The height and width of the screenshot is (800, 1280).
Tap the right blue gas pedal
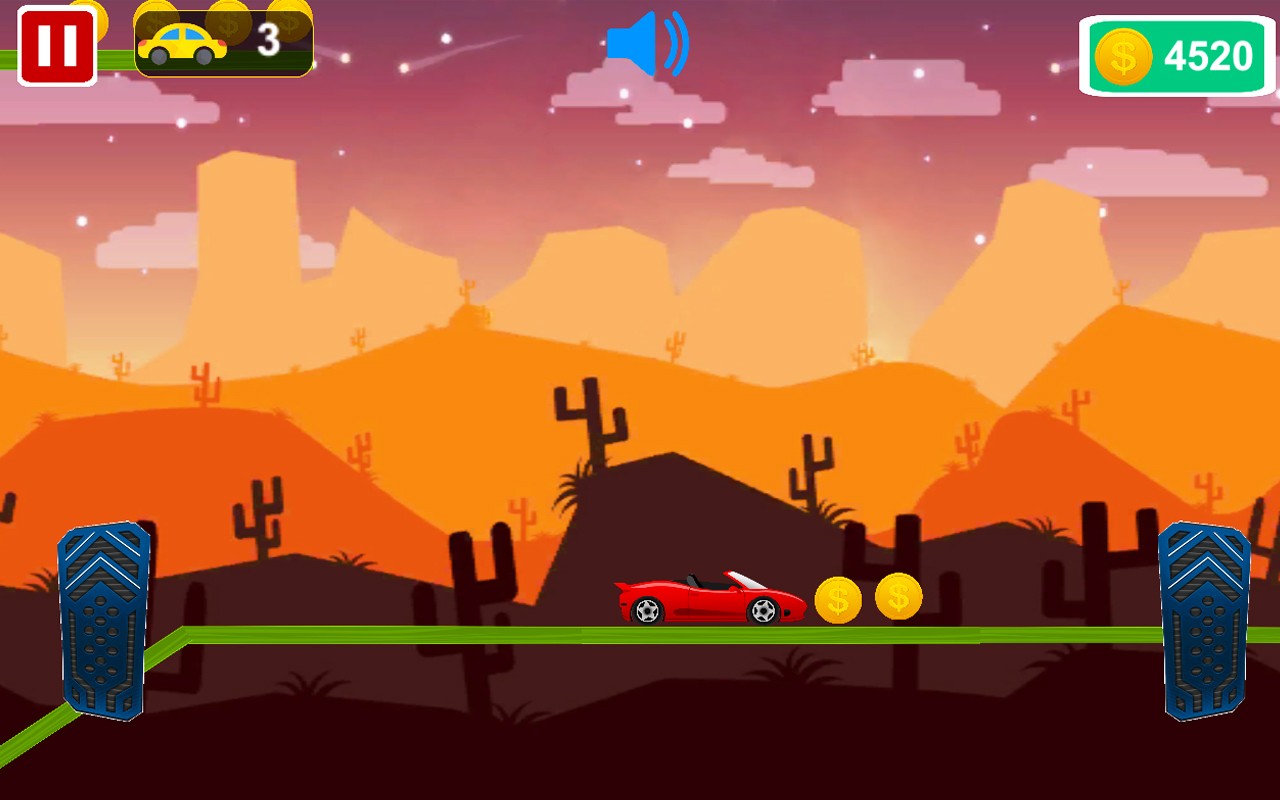click(x=1204, y=619)
